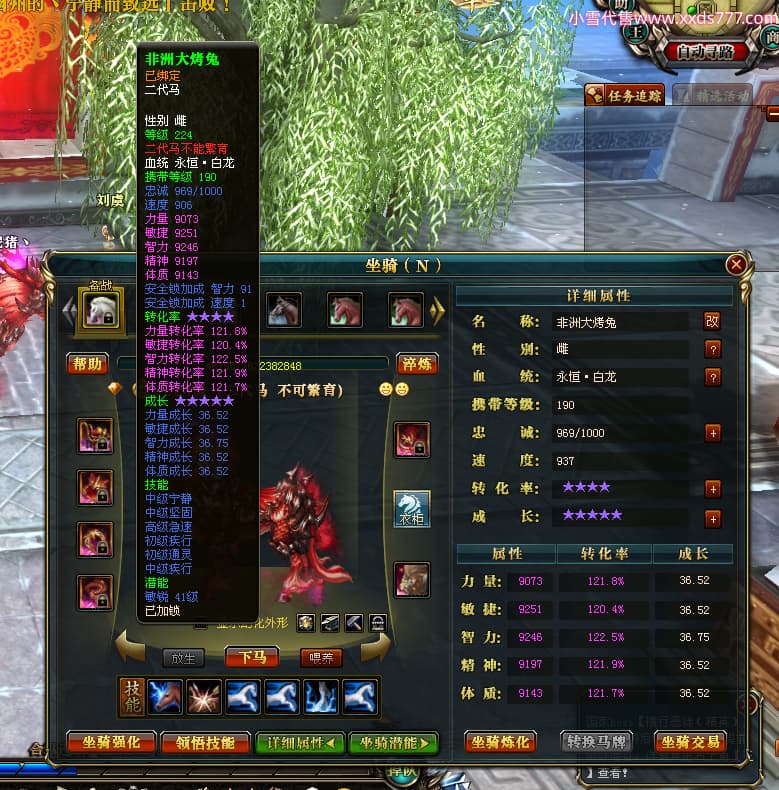Click the question mark beside 血统
The width and height of the screenshot is (779, 790).
[712, 377]
